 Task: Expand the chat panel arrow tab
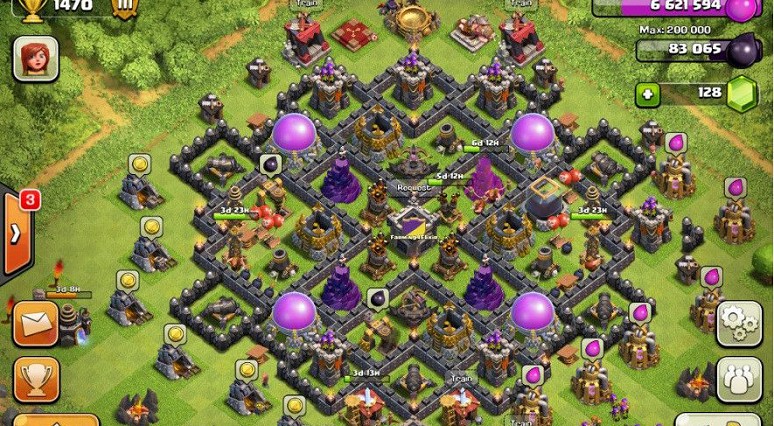click(x=17, y=234)
